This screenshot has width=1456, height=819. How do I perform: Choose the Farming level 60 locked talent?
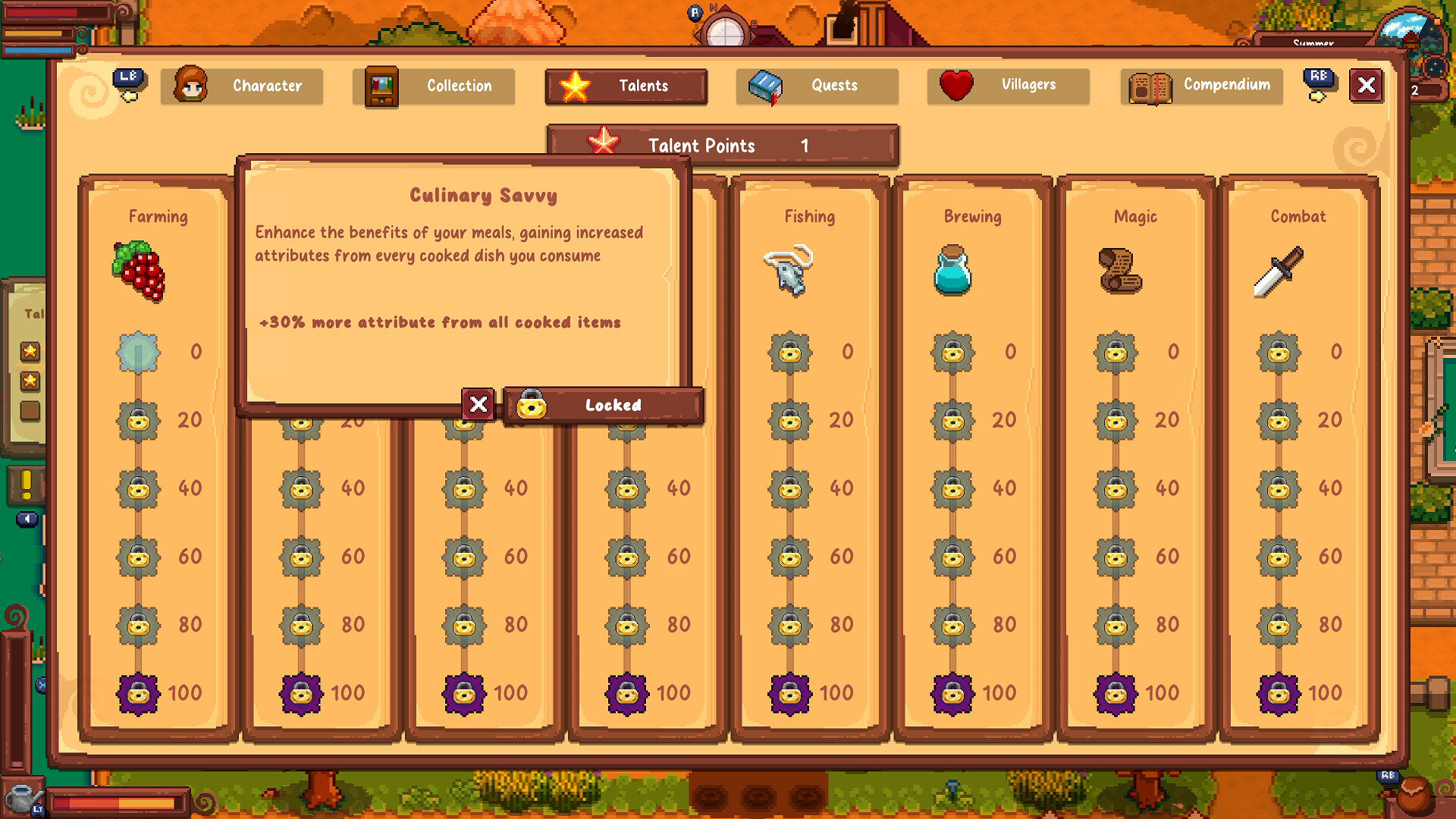click(x=138, y=557)
